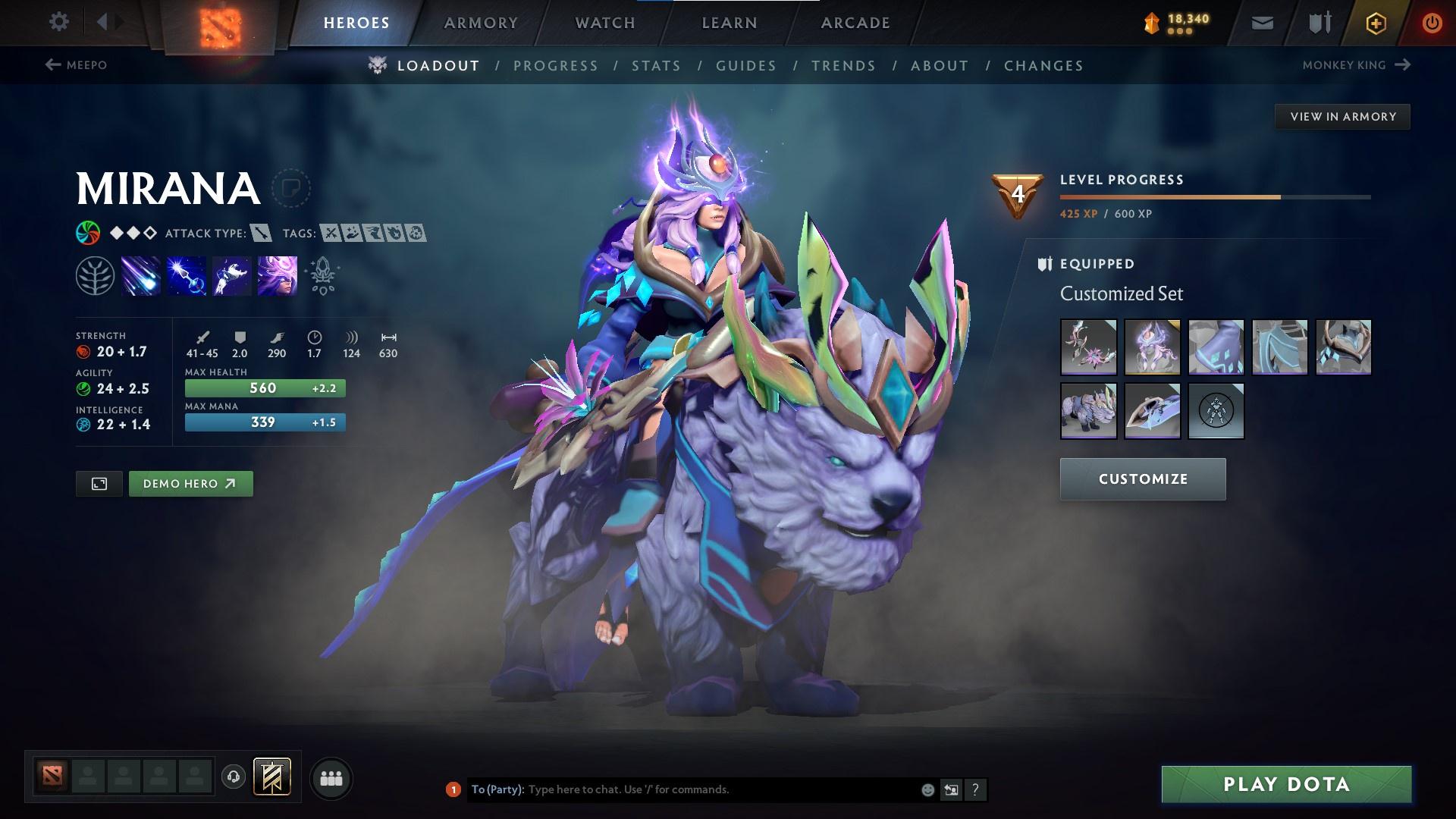The height and width of the screenshot is (819, 1456).
Task: Click the party chat input field
Action: point(682,789)
